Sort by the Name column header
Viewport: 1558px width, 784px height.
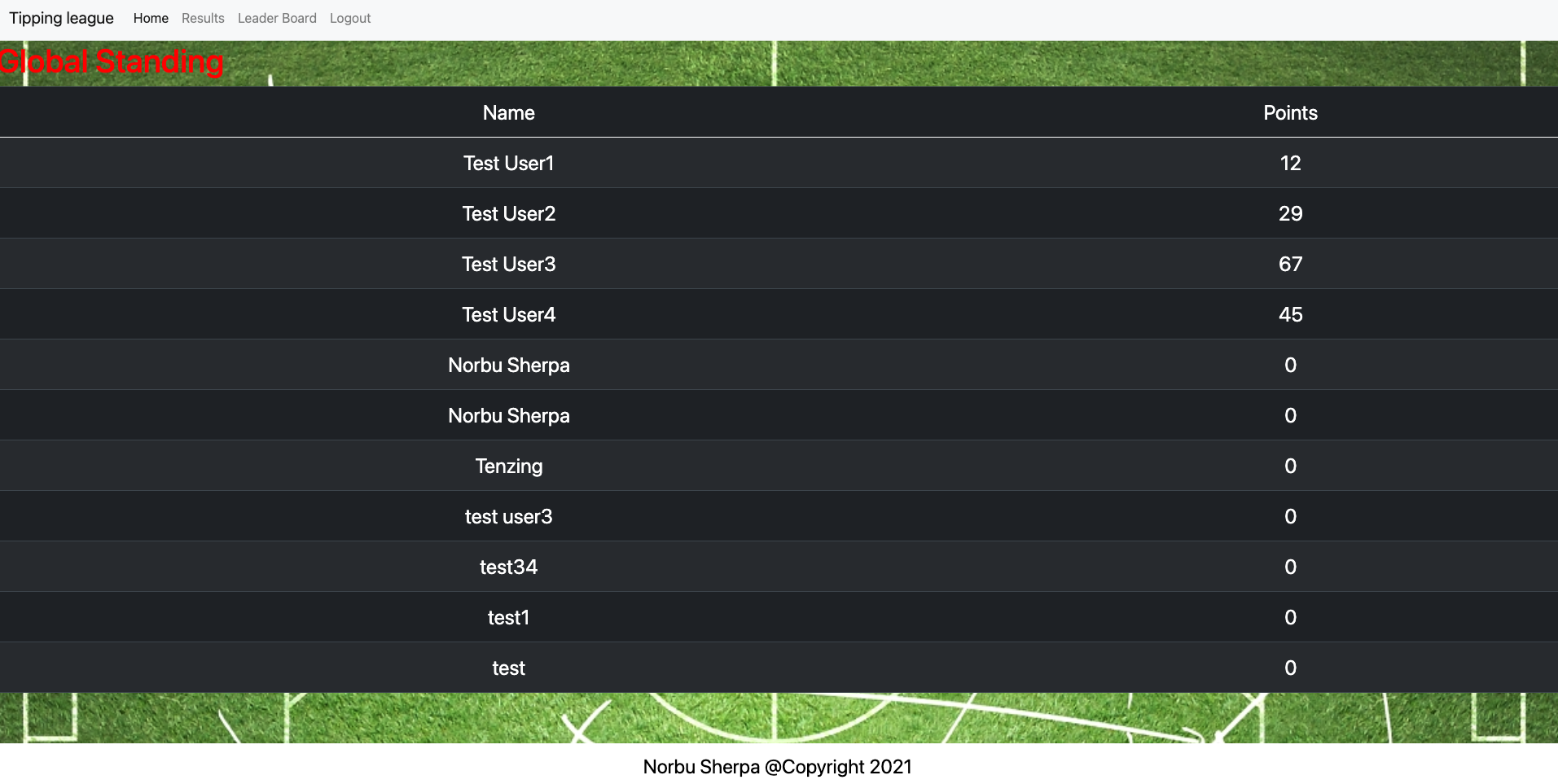(508, 112)
